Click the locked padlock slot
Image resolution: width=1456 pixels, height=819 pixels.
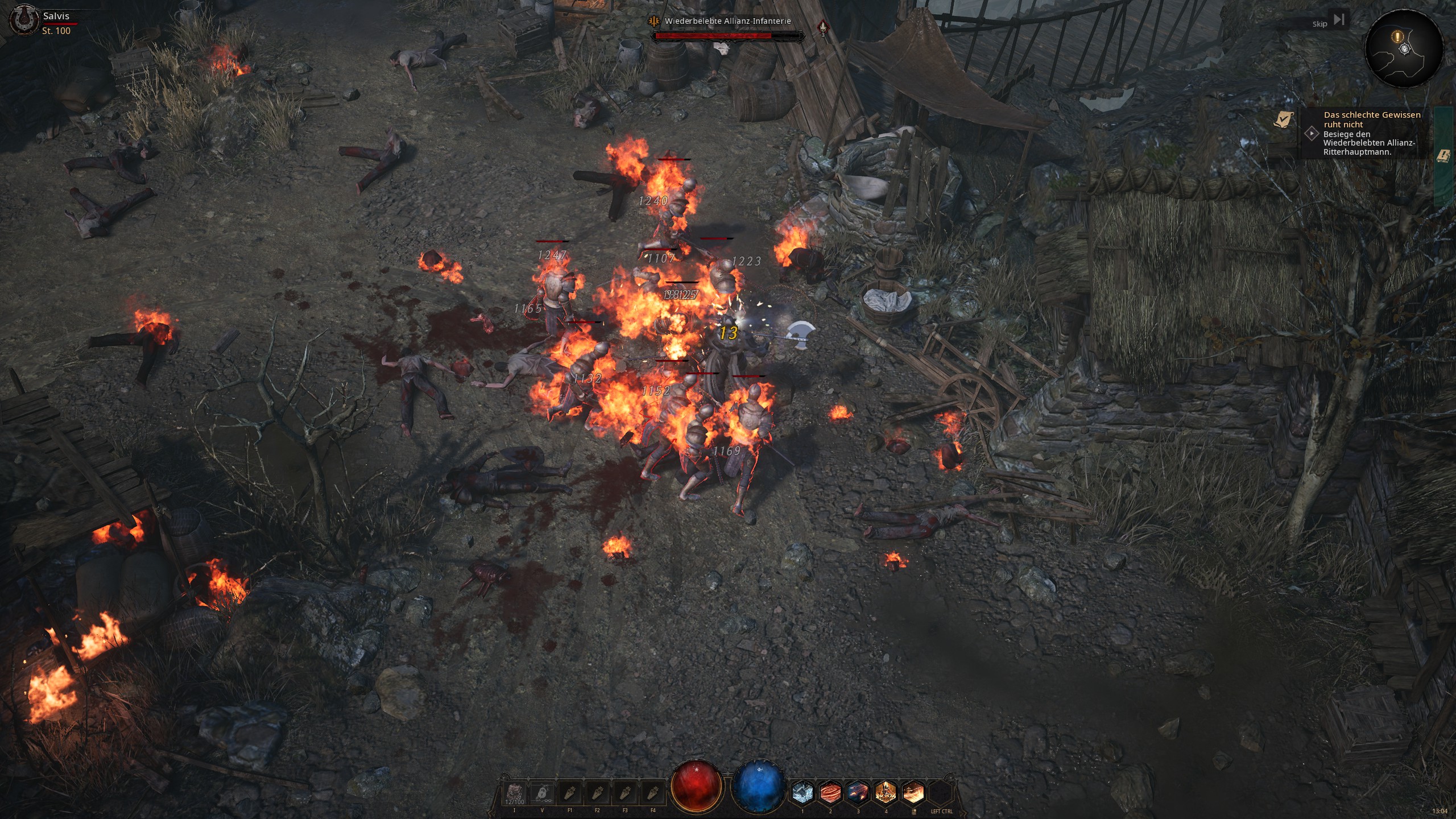542,793
